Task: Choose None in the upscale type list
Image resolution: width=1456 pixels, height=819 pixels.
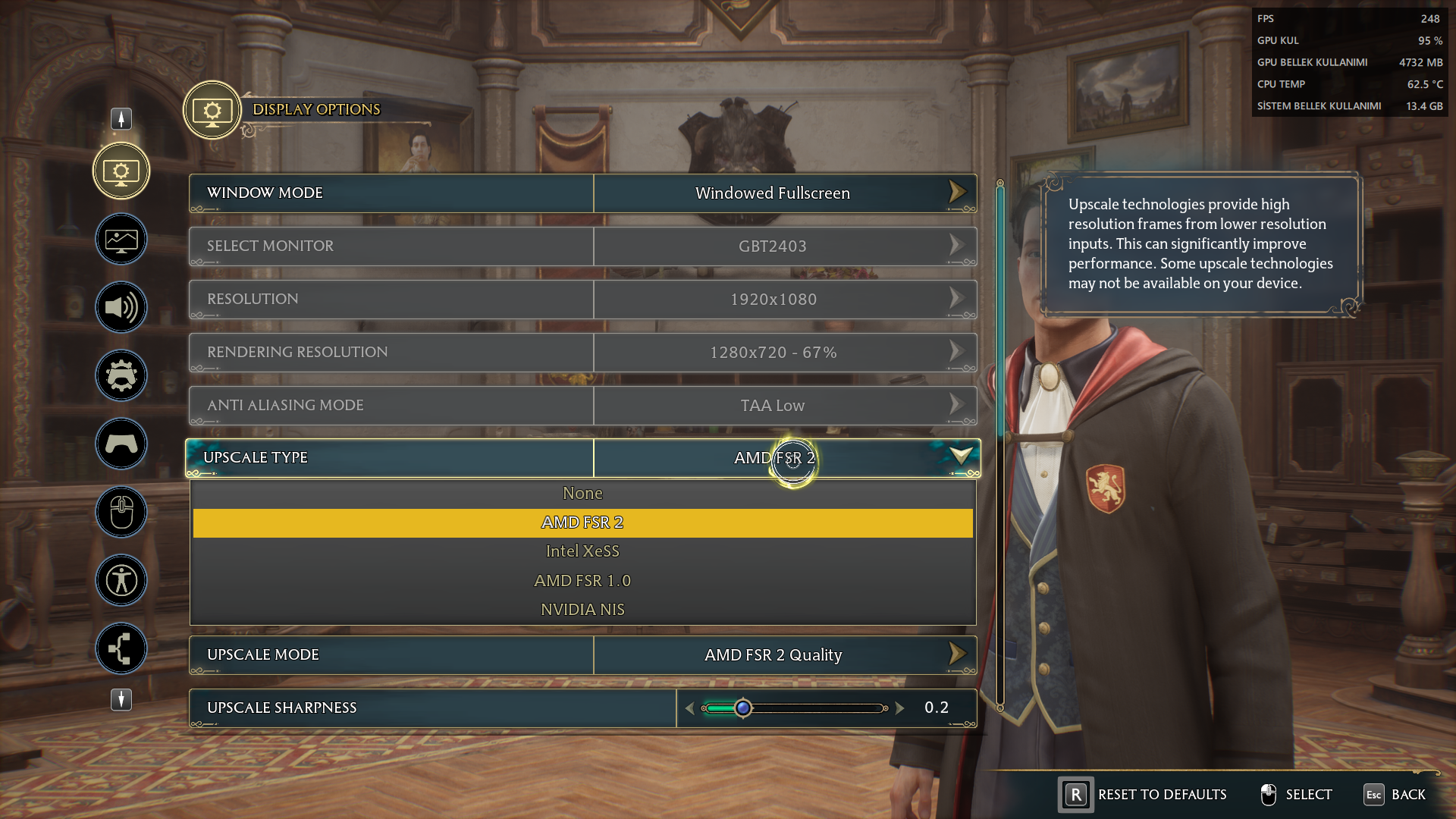Action: [x=582, y=494]
